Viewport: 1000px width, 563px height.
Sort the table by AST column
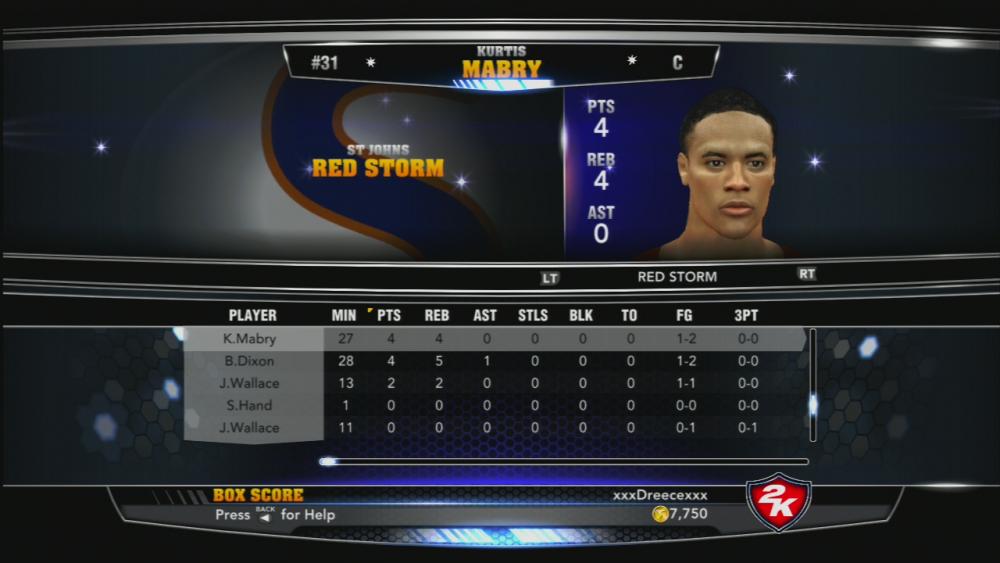485,315
